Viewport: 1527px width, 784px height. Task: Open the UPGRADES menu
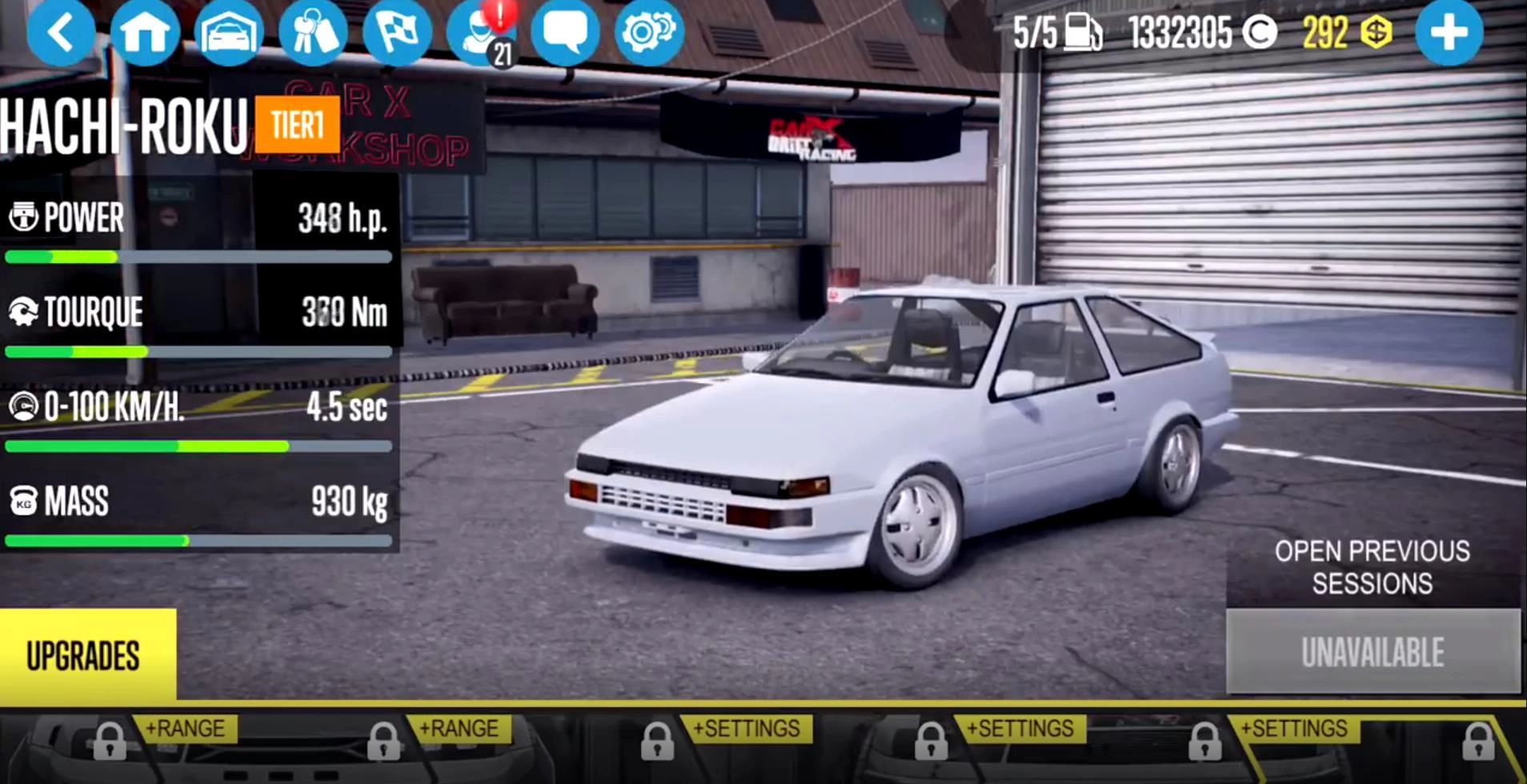tap(82, 656)
